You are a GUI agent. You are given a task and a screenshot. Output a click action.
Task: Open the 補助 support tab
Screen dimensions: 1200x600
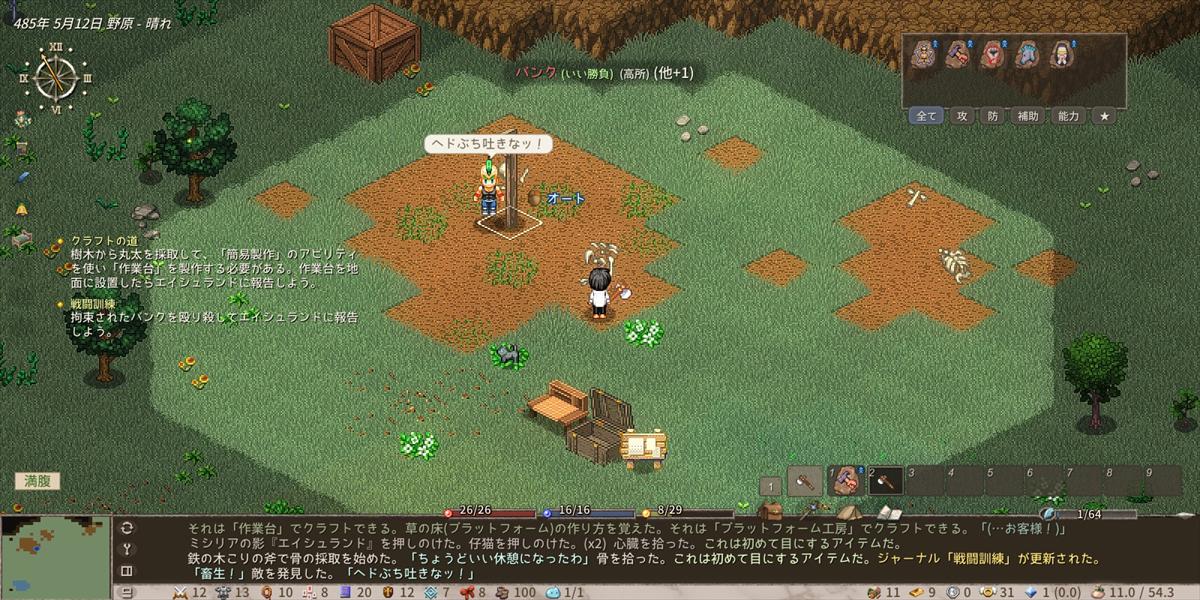(x=1028, y=116)
